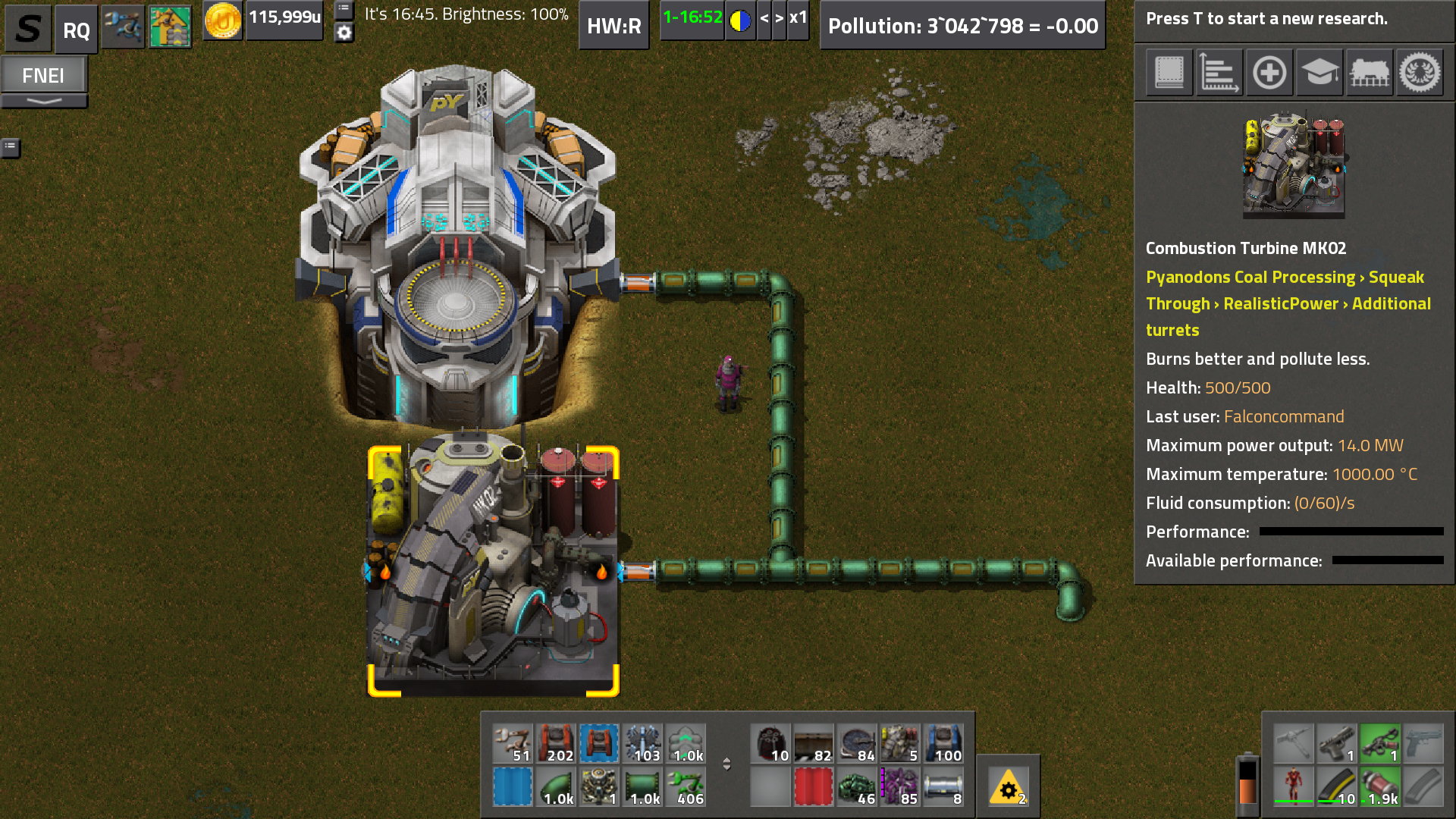Click the gold coin icon
This screenshot has height=819, width=1456.
[222, 20]
